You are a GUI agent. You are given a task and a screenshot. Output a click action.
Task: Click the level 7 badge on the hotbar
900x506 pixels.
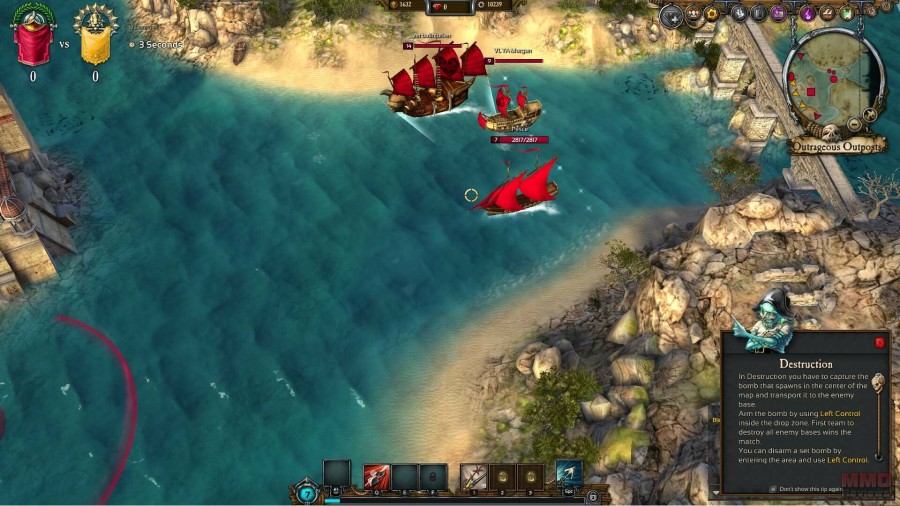[x=307, y=494]
